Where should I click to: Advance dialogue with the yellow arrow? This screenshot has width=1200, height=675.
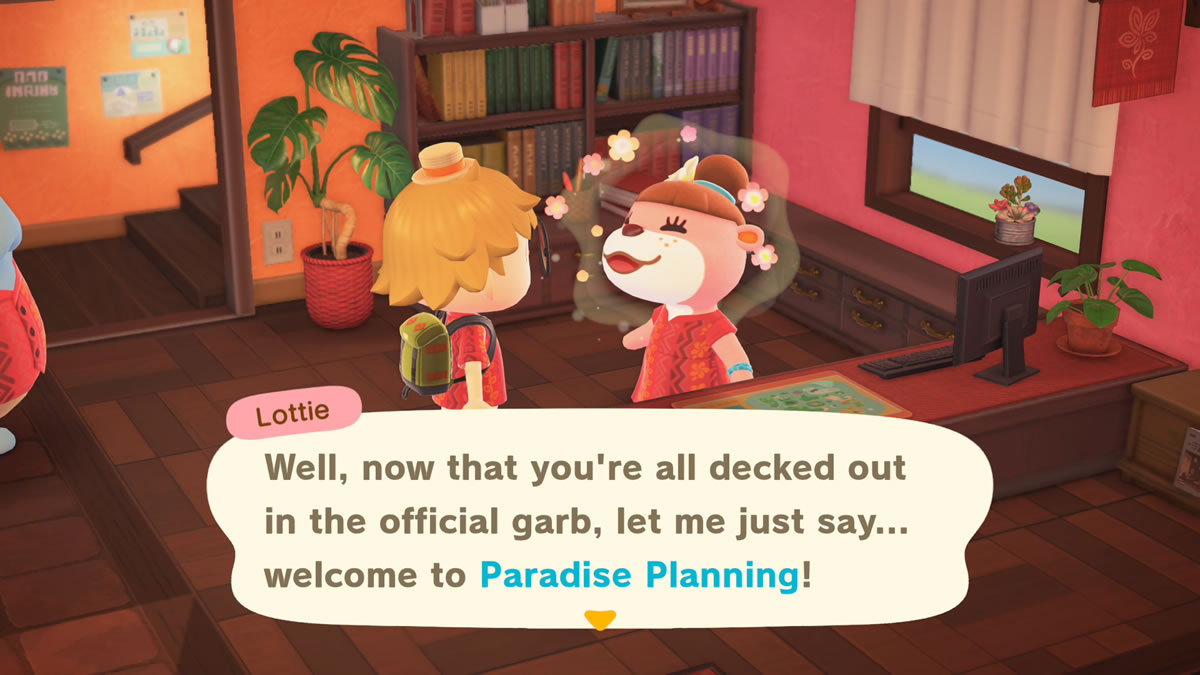pyautogui.click(x=599, y=621)
